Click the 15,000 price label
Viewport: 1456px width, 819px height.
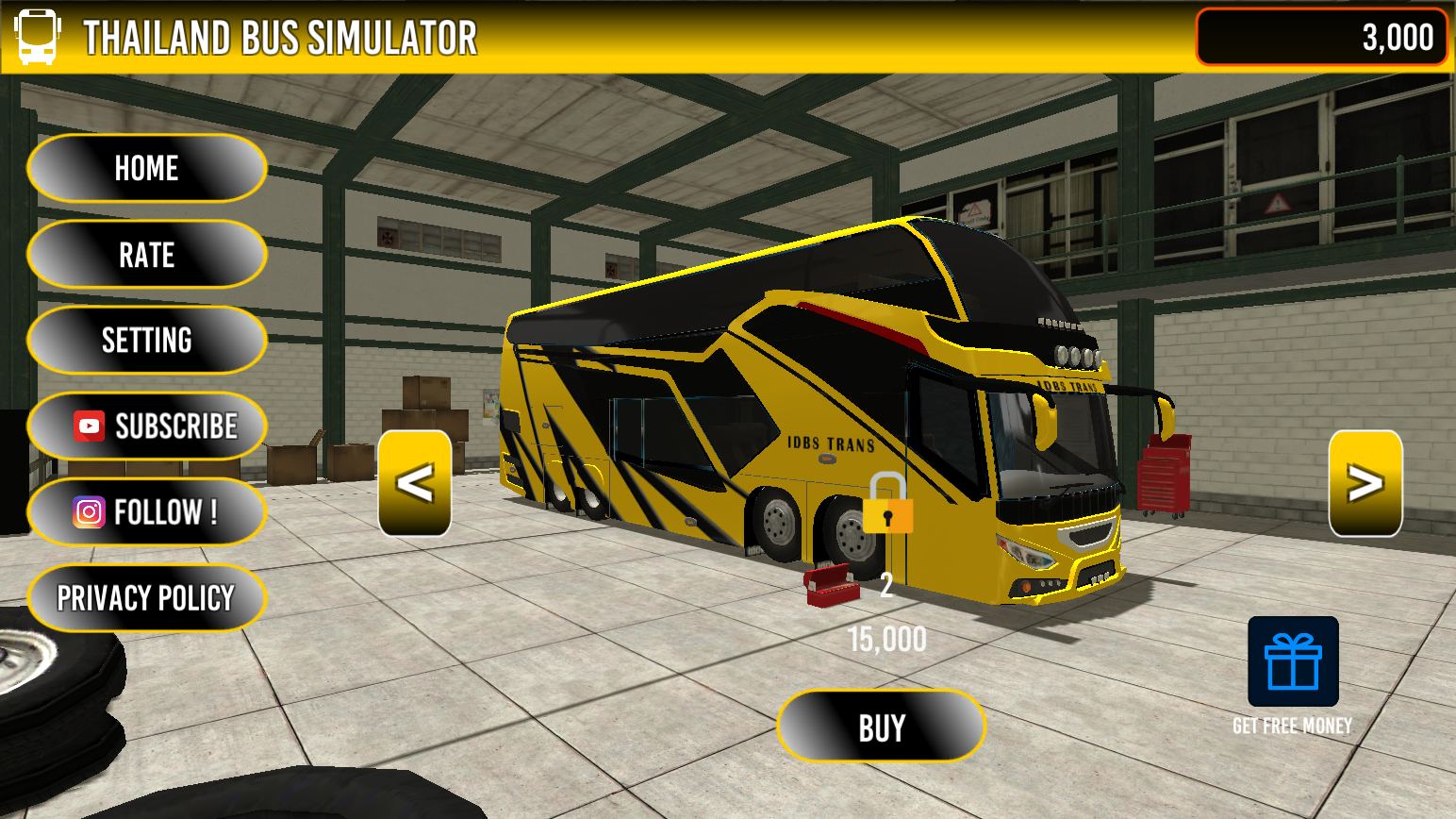point(885,640)
